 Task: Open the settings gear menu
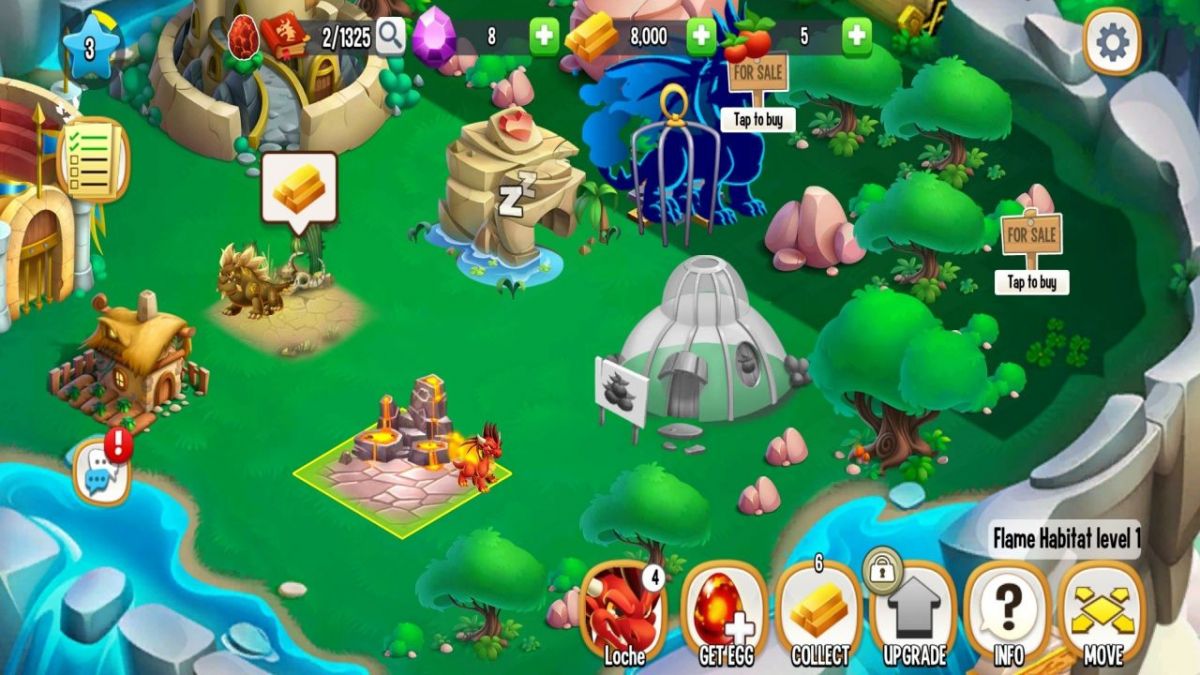point(1112,42)
